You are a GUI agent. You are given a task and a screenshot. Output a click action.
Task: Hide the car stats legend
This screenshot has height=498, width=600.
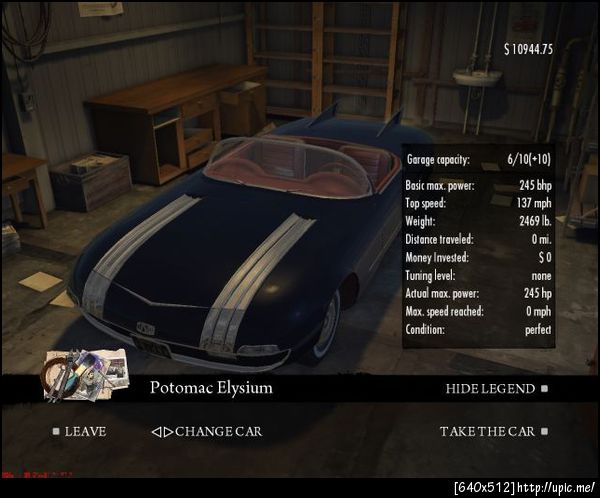(x=490, y=388)
